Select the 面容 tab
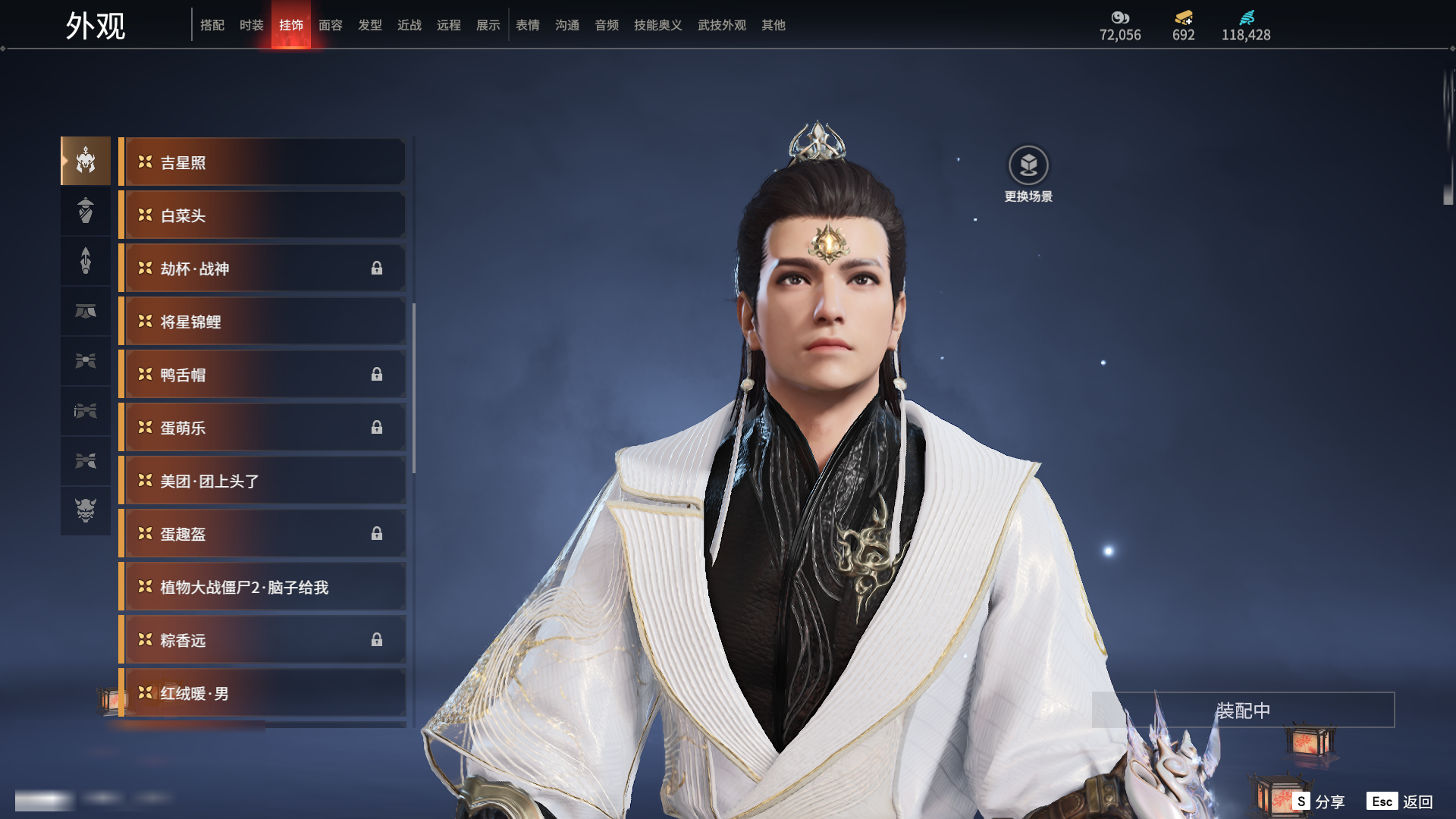The width and height of the screenshot is (1456, 819). [330, 25]
